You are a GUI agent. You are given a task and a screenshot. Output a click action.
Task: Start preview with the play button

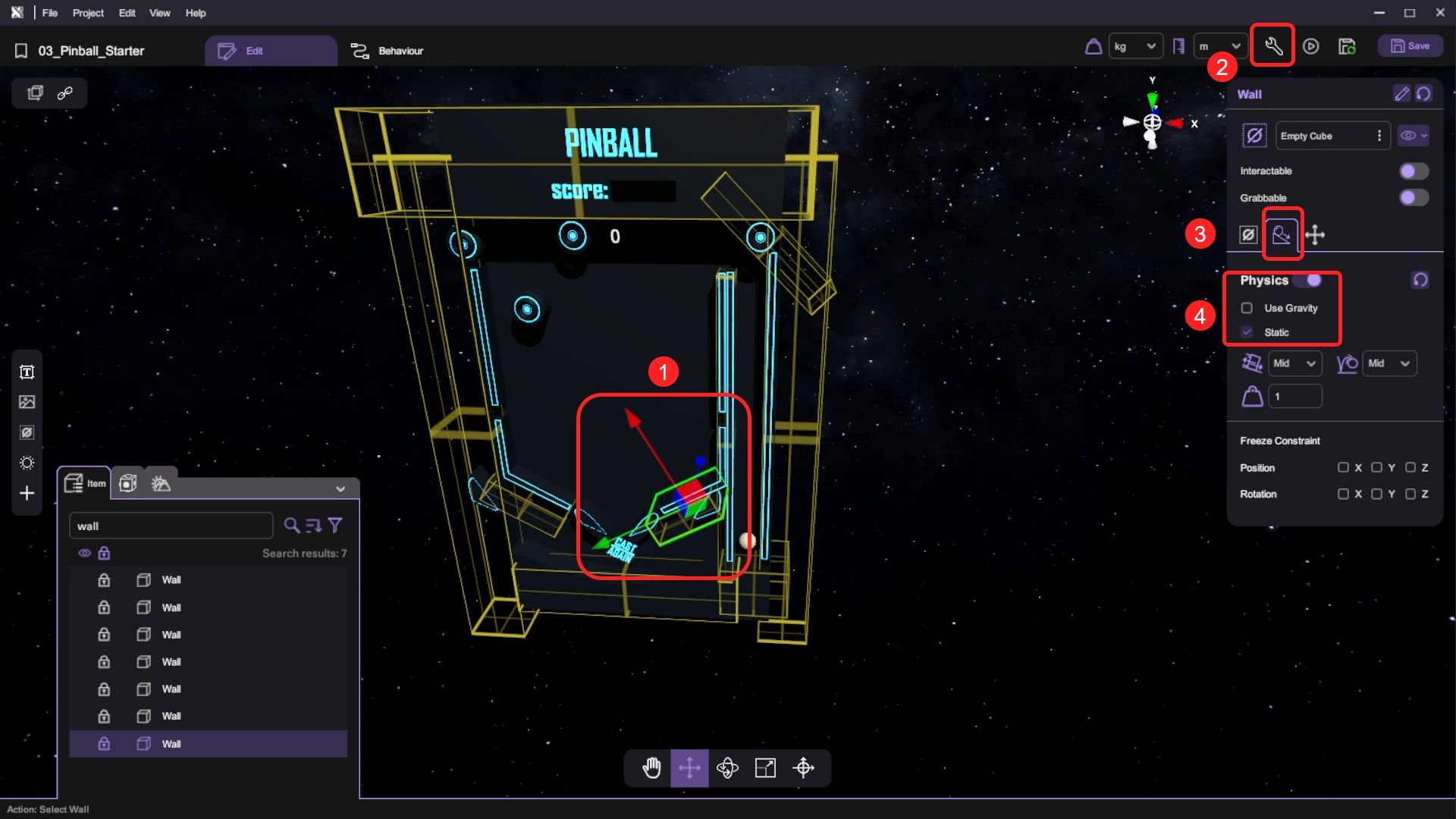(x=1310, y=46)
